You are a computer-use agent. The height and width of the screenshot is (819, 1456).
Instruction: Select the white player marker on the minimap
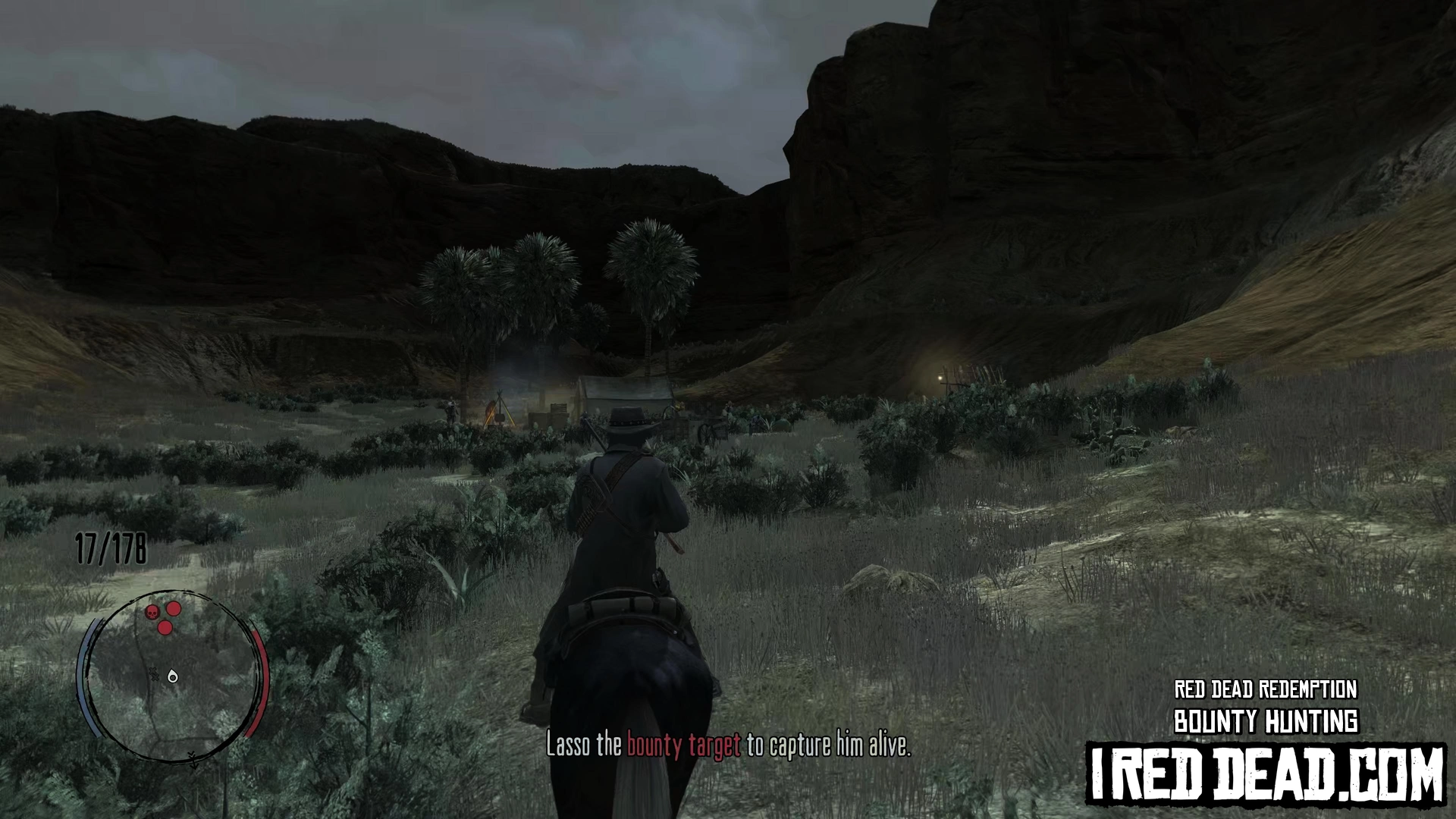point(173,676)
